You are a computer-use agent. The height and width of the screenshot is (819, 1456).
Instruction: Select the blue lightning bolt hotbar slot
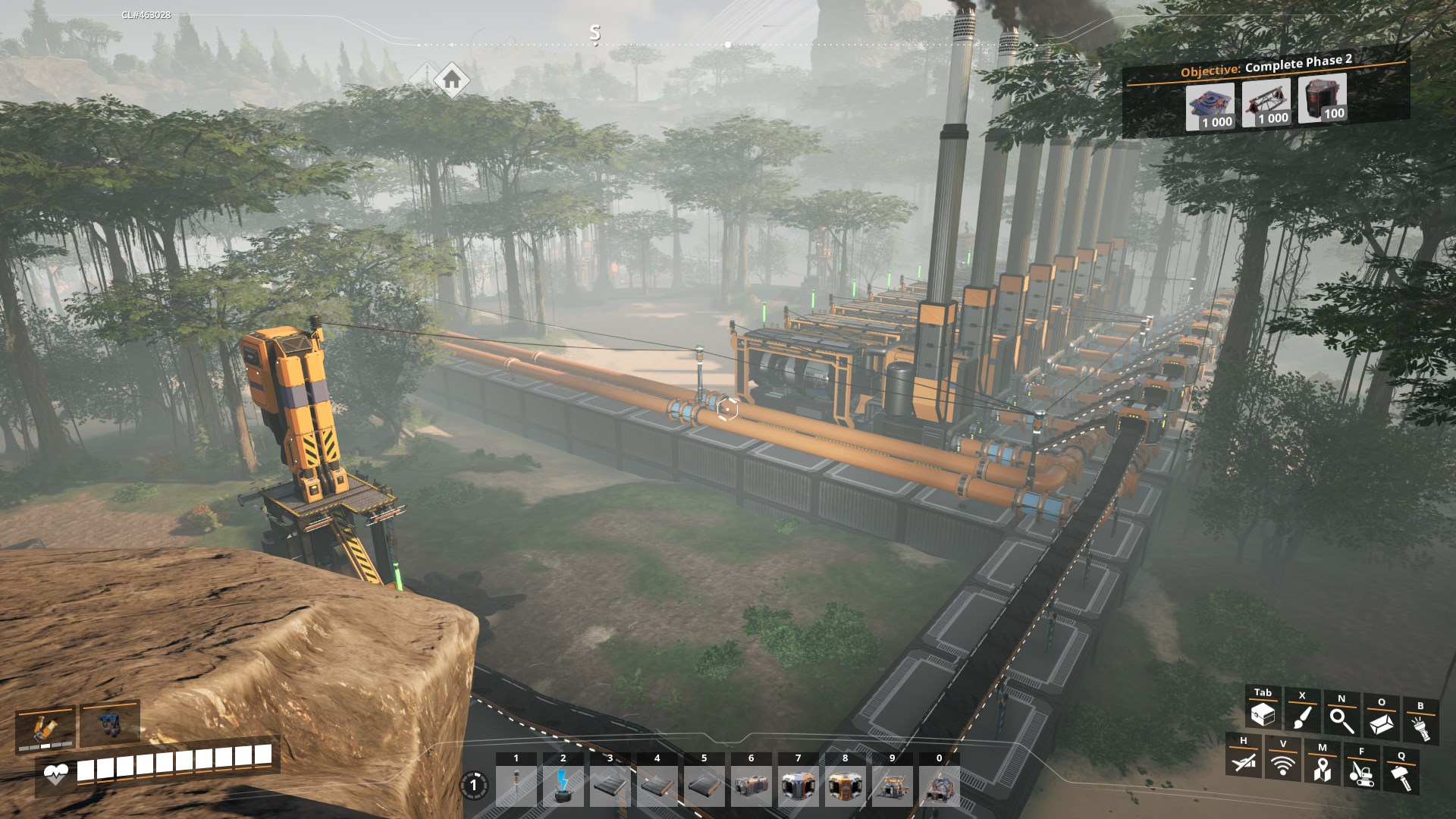pyautogui.click(x=563, y=786)
